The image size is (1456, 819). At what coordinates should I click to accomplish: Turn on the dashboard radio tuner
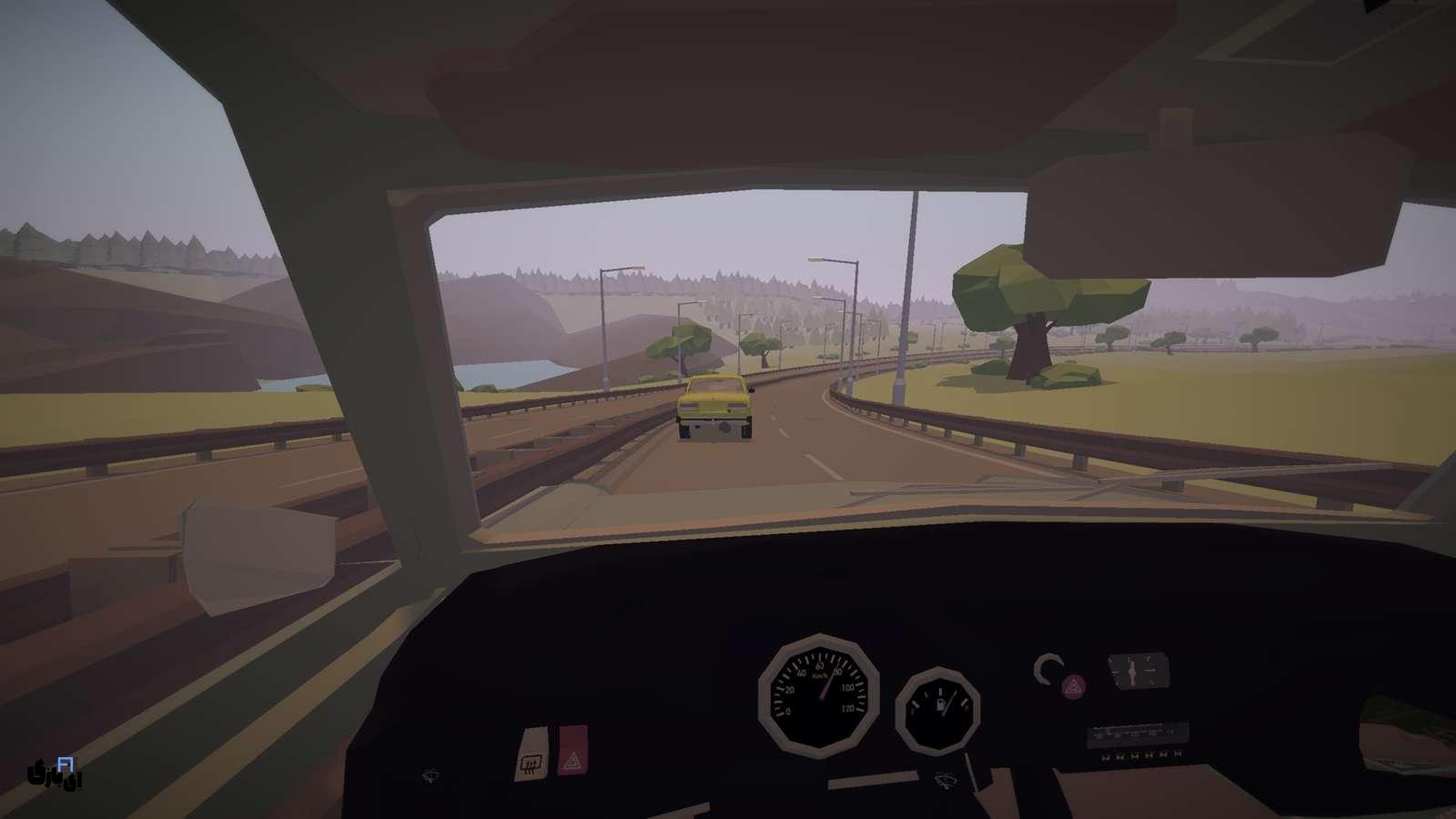(x=1137, y=734)
